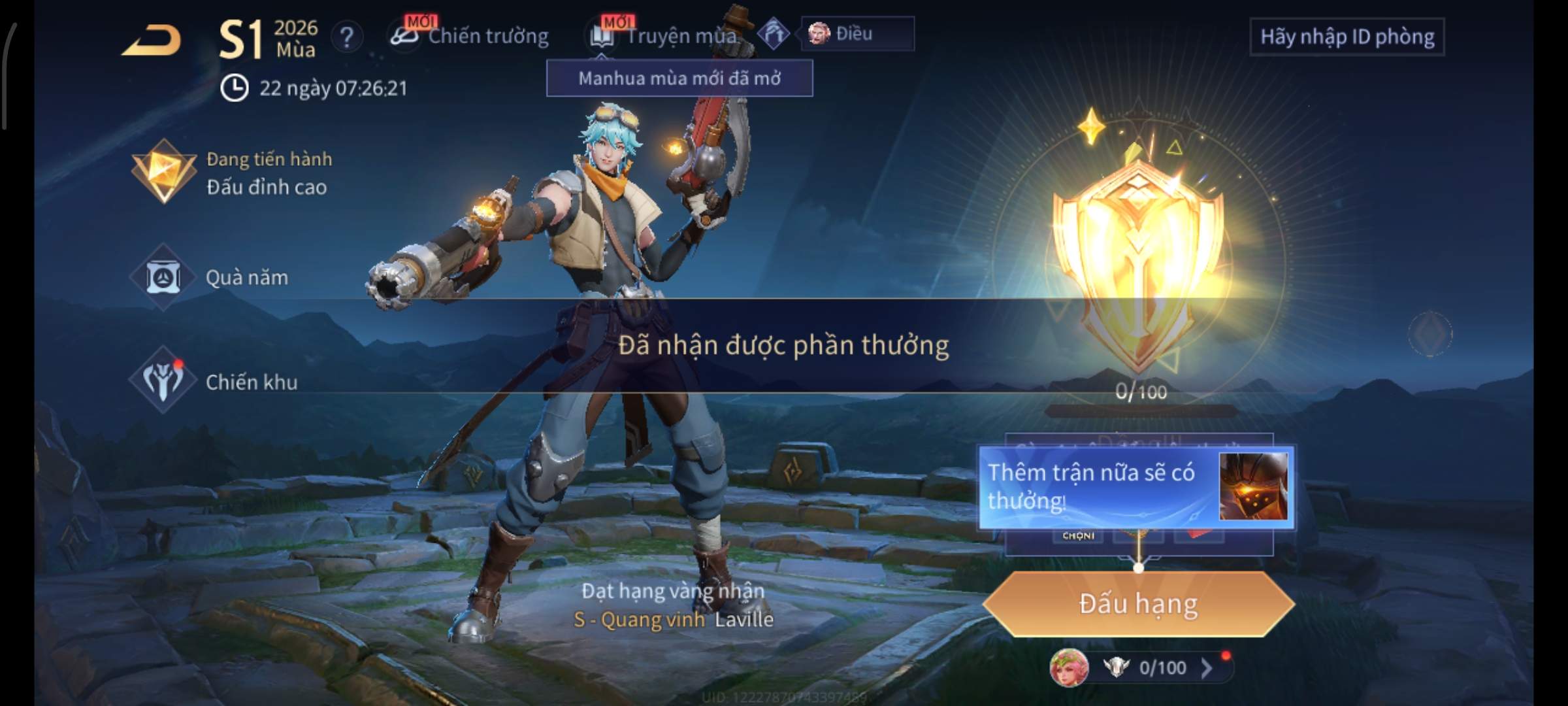This screenshot has height=706, width=1568.
Task: View the S - Quang vinh Laville reward
Action: click(x=673, y=618)
